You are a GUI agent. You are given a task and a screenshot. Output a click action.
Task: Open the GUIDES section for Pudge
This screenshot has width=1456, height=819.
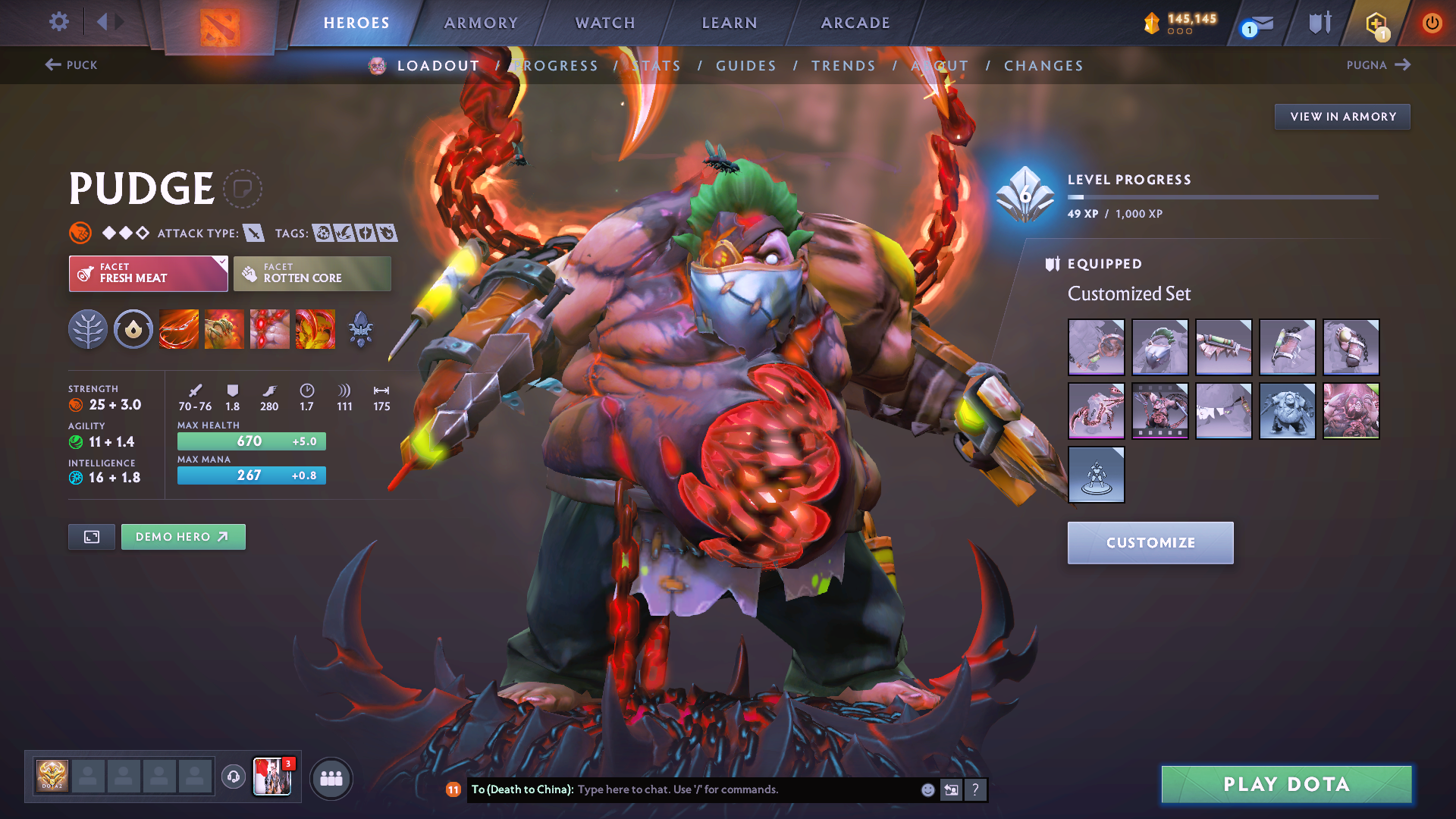[x=745, y=65]
